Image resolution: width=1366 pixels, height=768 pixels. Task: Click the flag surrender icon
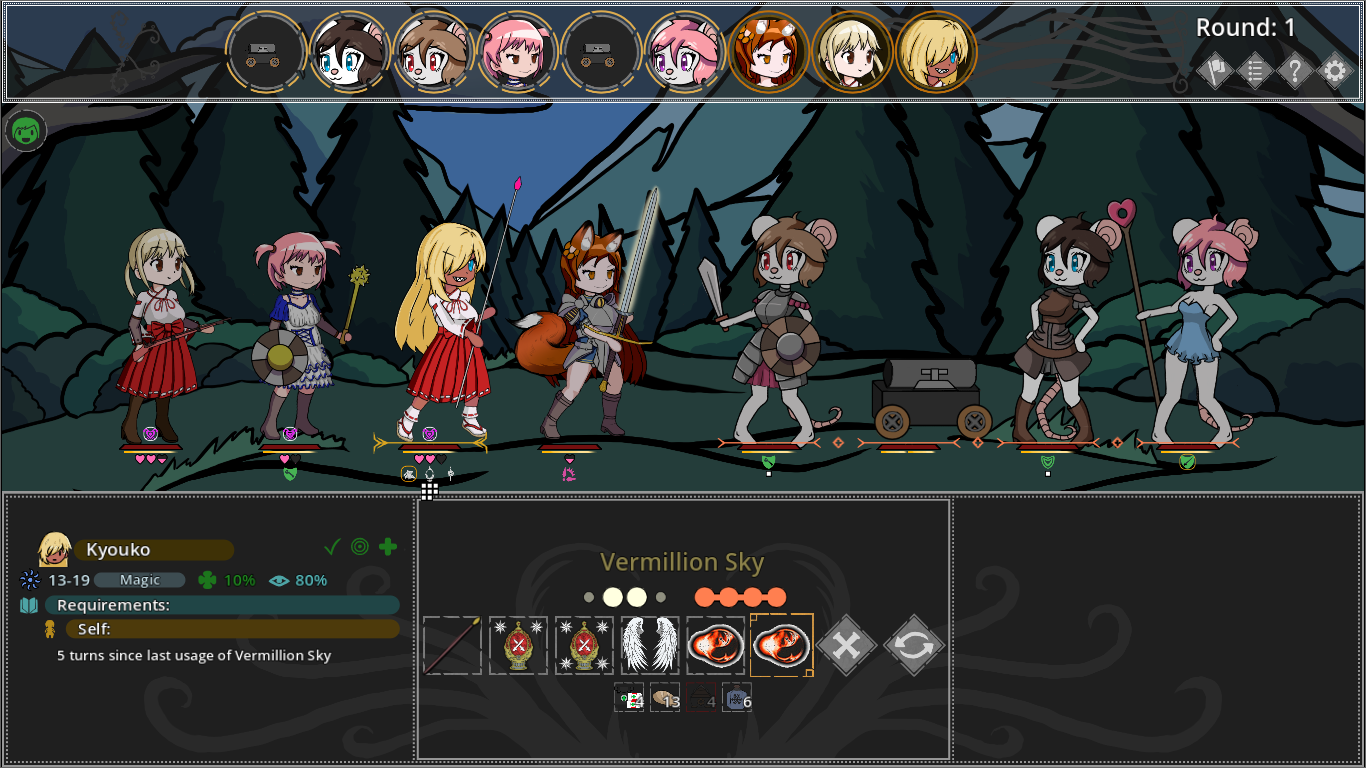(x=1215, y=71)
